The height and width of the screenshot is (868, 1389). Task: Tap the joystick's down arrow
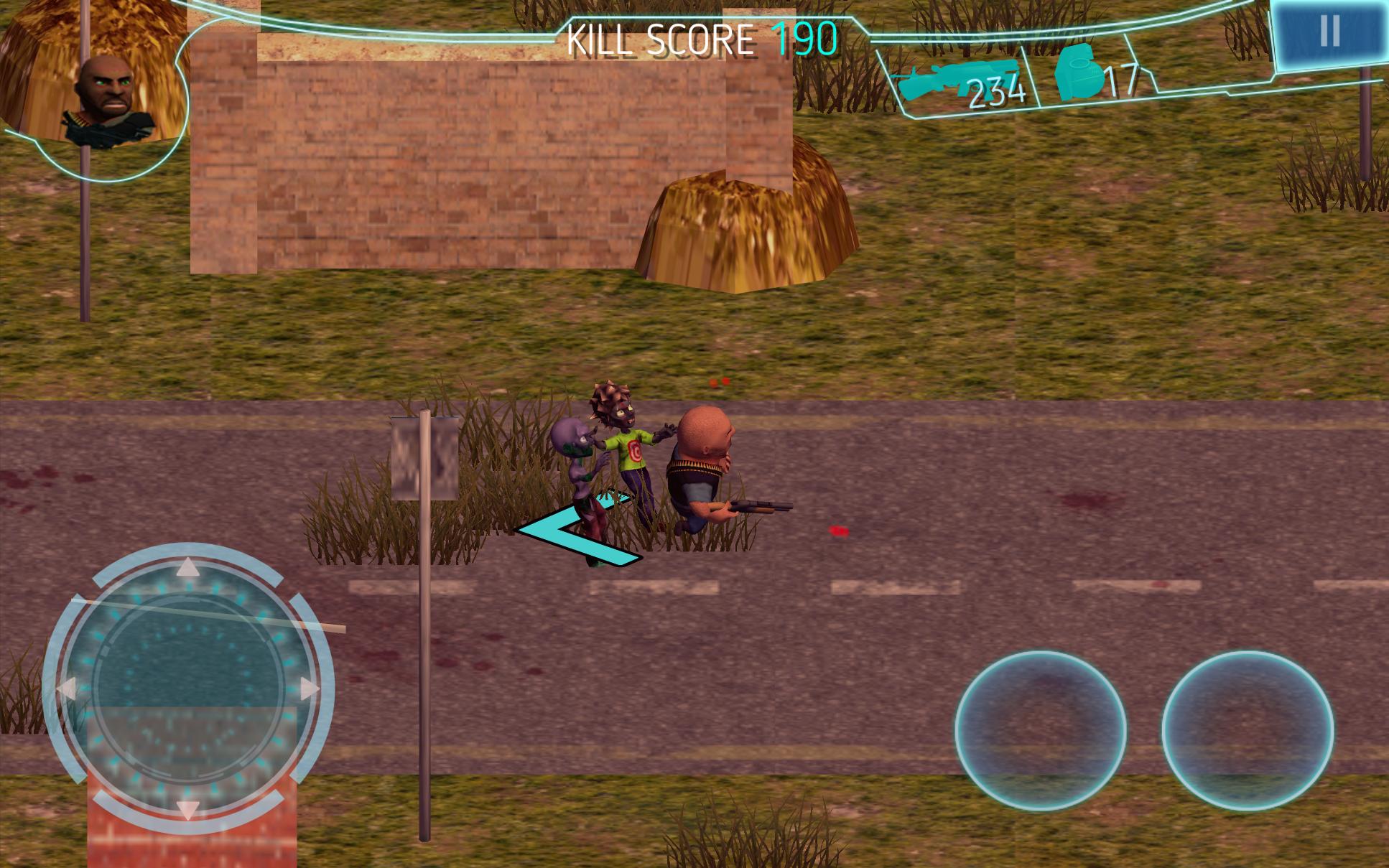[188, 809]
